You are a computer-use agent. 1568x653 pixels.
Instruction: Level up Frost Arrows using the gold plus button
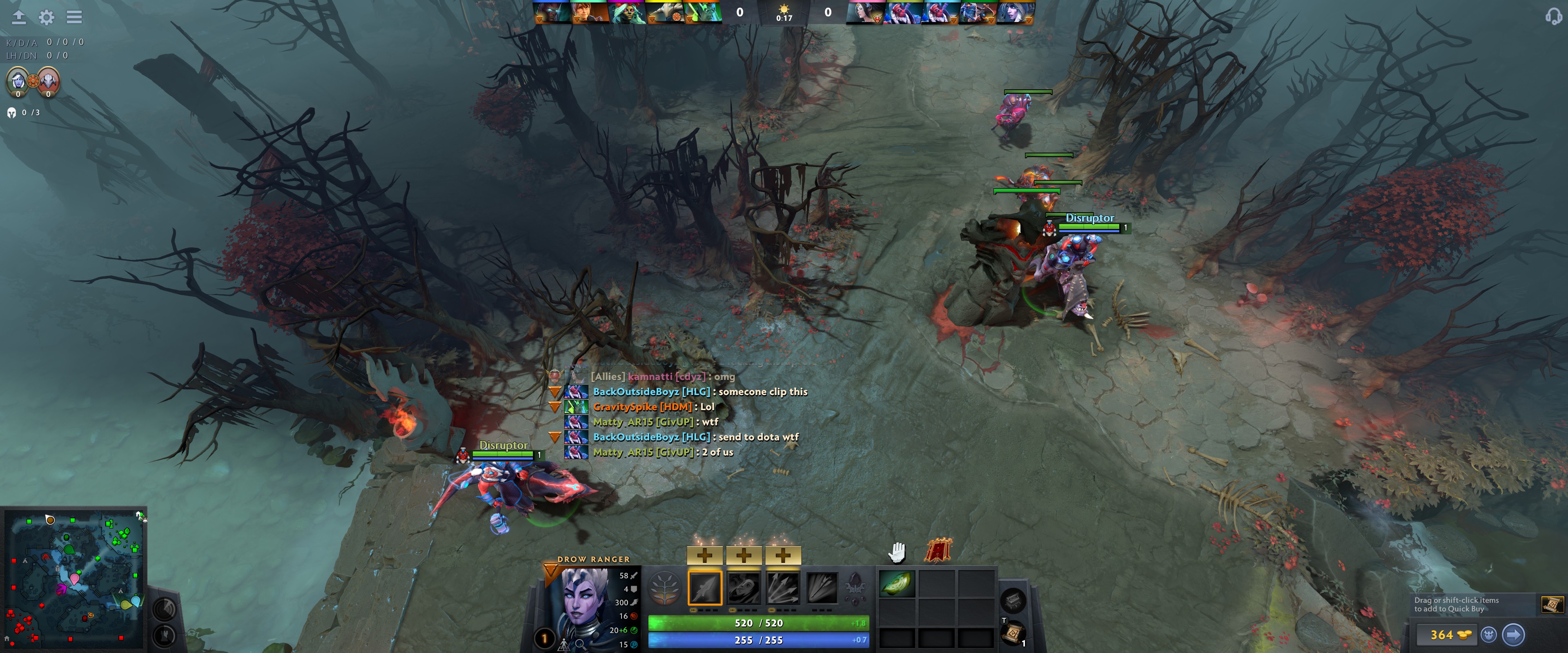coord(705,555)
